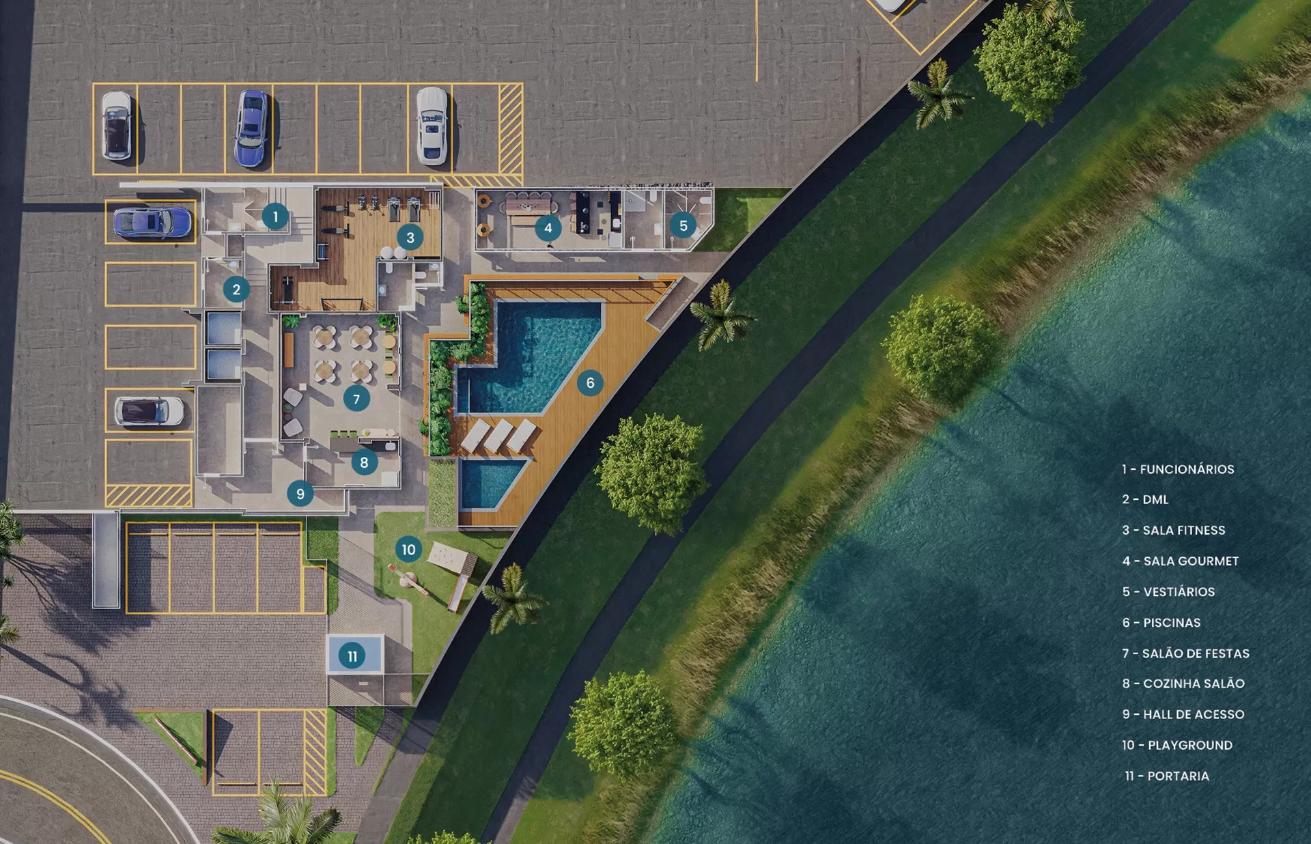Screen dimensions: 1311x844
Task: Choose marker 10 on the playground lawn
Action: pyautogui.click(x=408, y=549)
